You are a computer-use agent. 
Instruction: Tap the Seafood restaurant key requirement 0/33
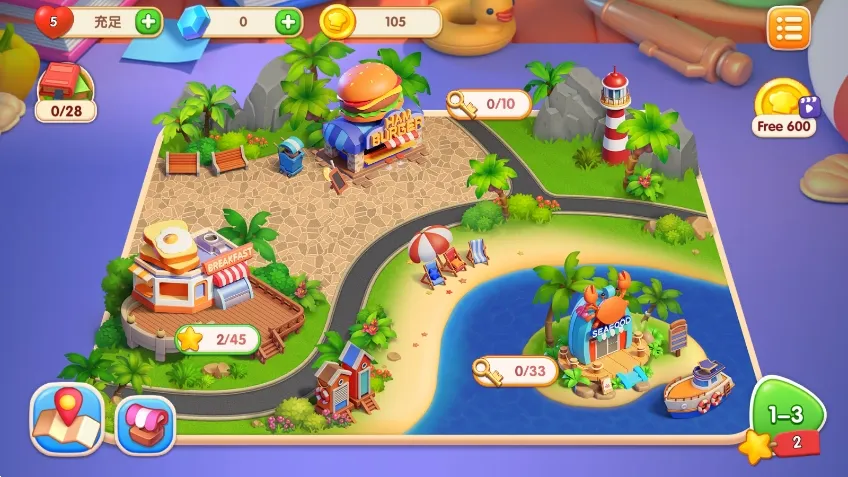[x=515, y=372]
